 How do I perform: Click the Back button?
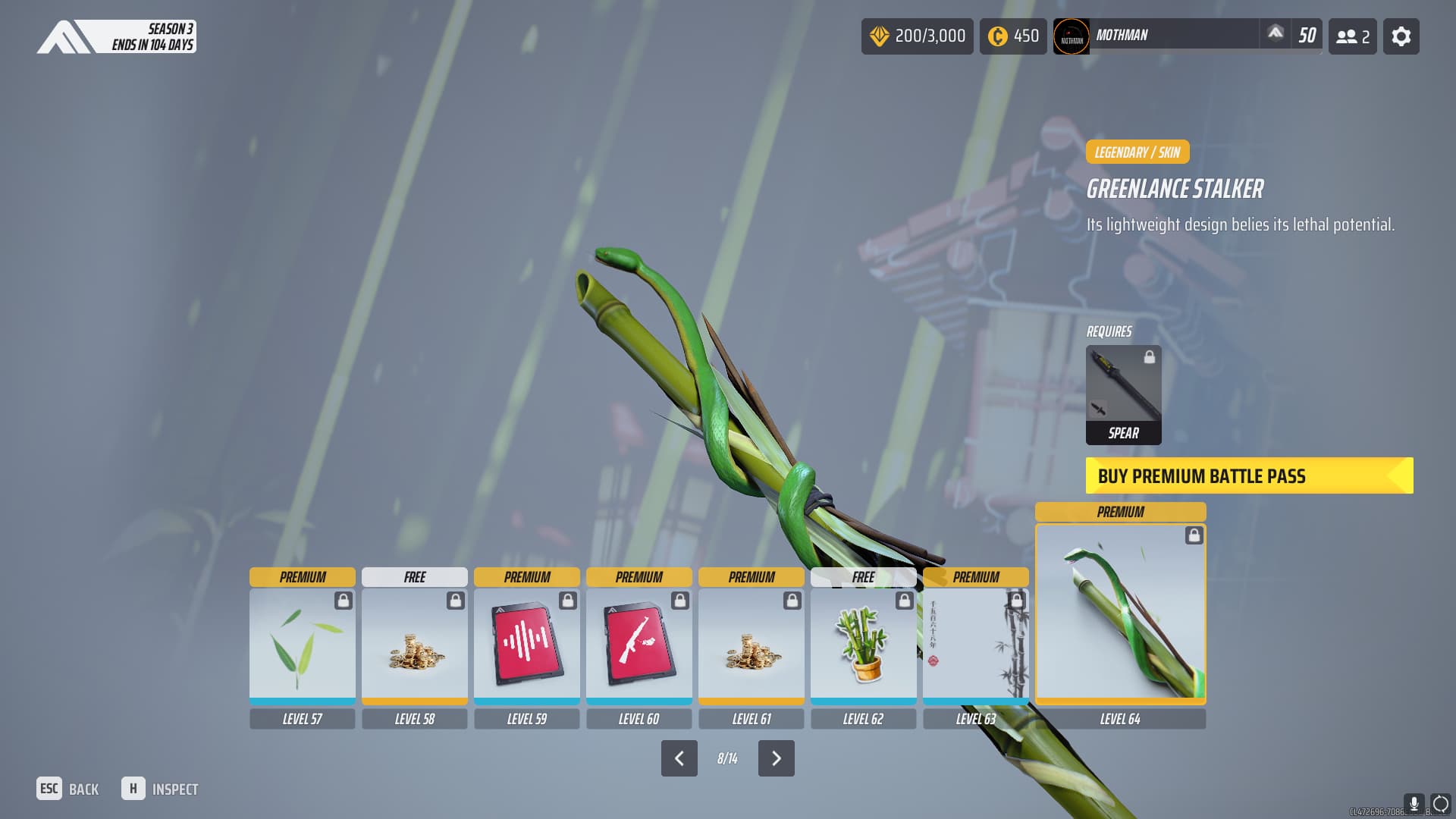pos(67,789)
